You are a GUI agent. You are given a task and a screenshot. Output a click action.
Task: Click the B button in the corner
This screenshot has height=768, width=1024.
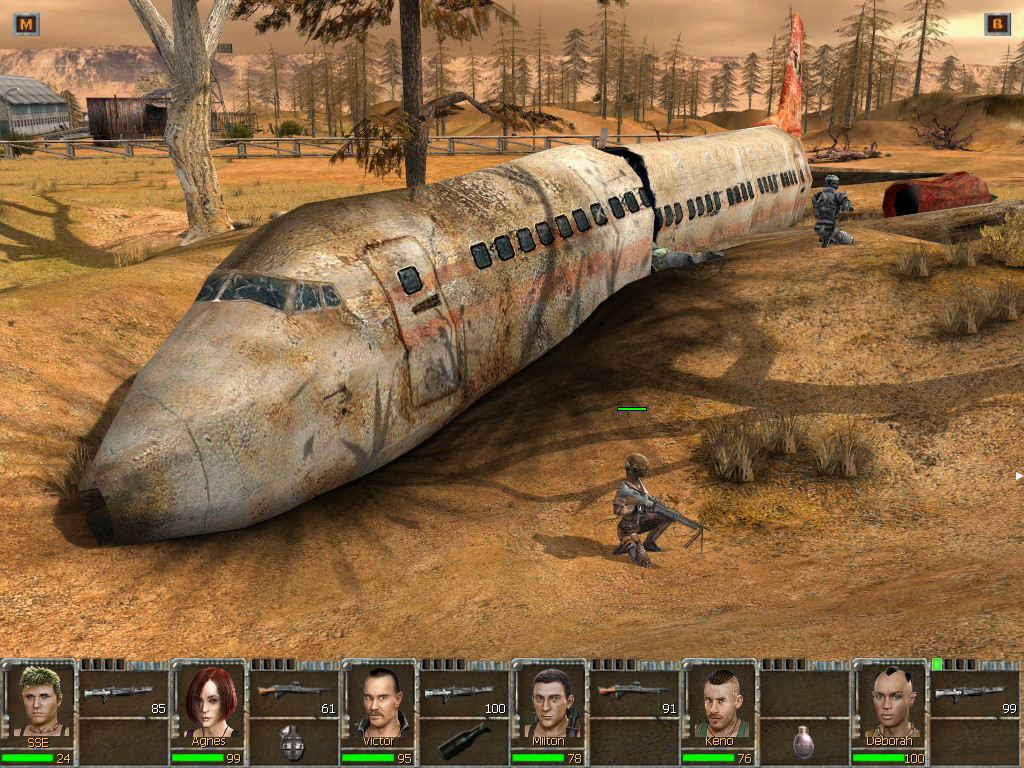coord(997,24)
